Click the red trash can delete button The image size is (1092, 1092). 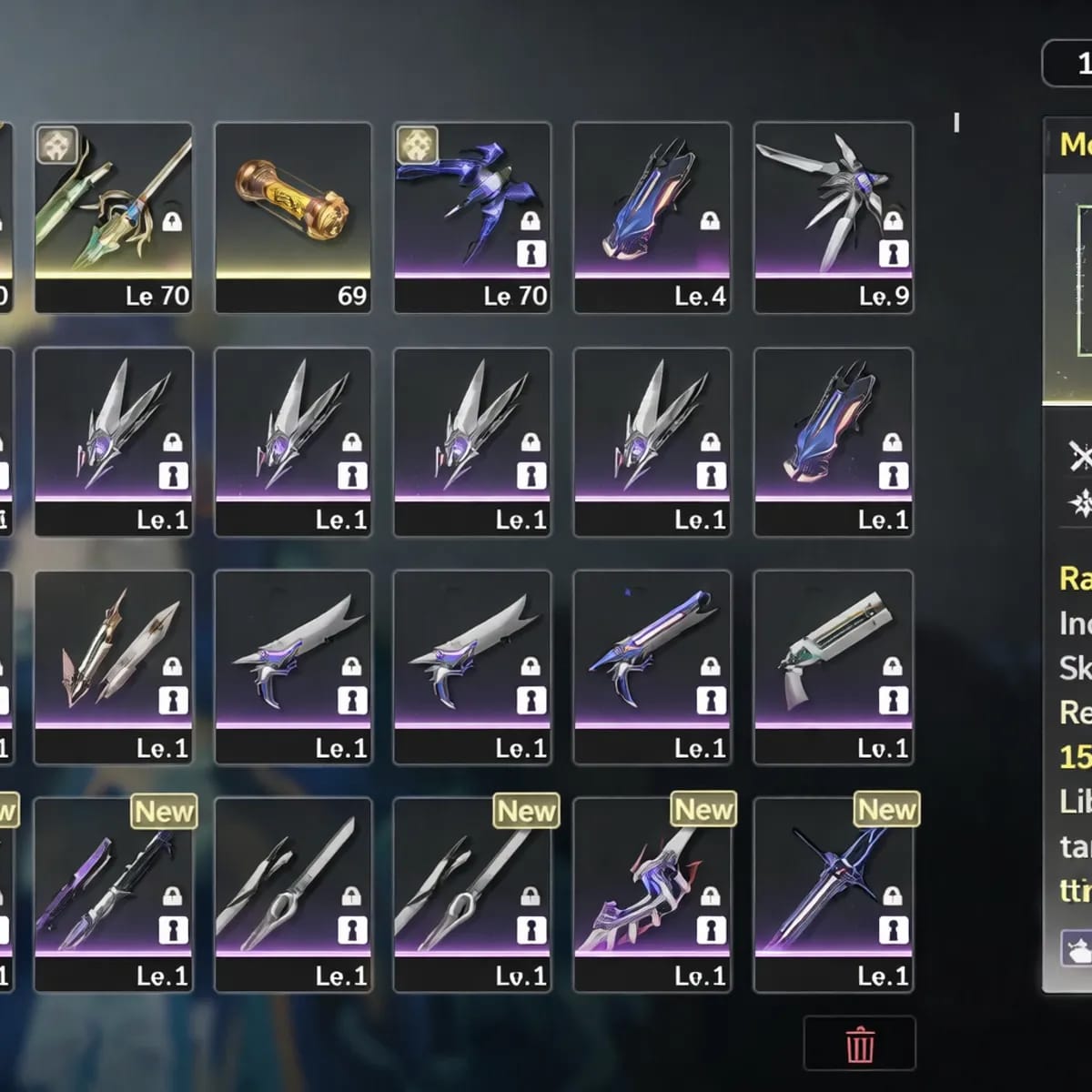pyautogui.click(x=859, y=1045)
